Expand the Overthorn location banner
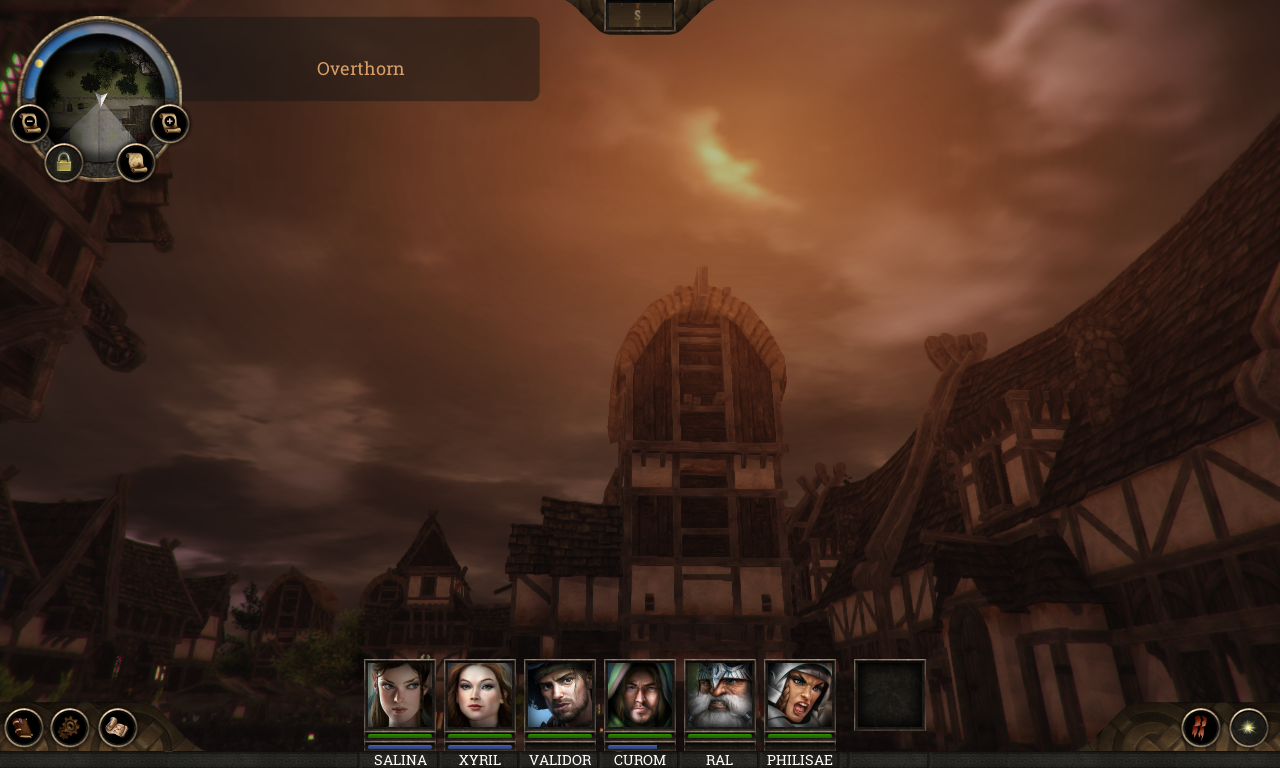Image resolution: width=1280 pixels, height=768 pixels. tap(360, 68)
